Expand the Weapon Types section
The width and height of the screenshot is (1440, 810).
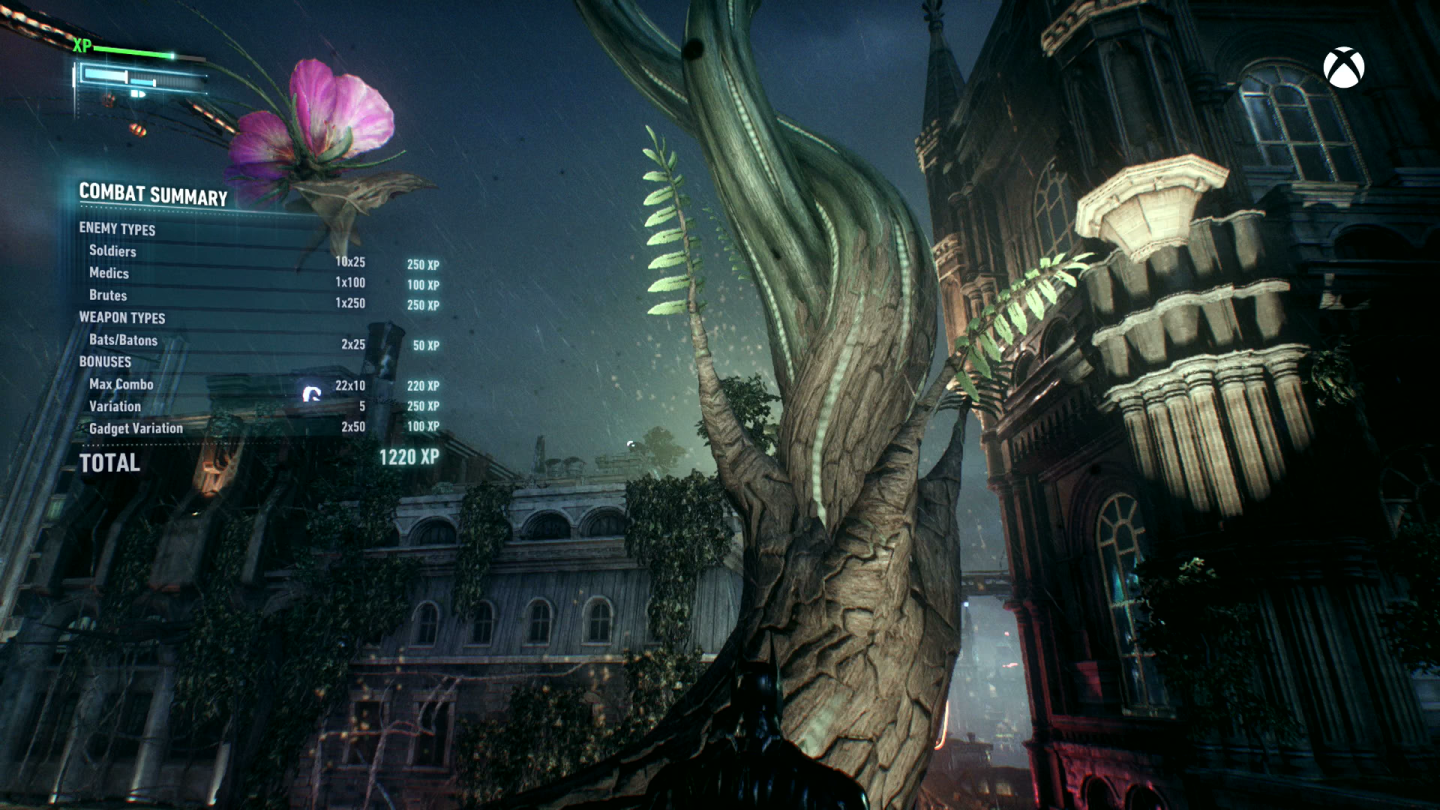click(x=120, y=317)
